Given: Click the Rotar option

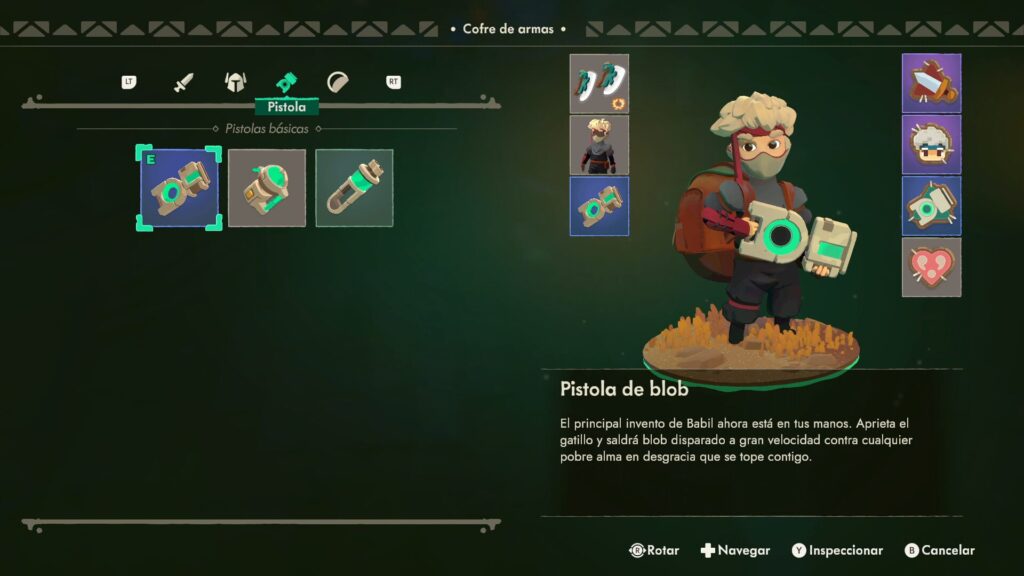Looking at the screenshot, I should [x=654, y=550].
